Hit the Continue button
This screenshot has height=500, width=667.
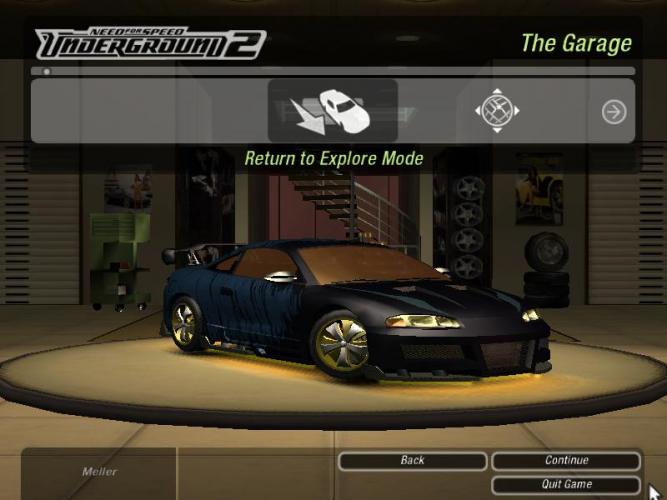pos(566,461)
